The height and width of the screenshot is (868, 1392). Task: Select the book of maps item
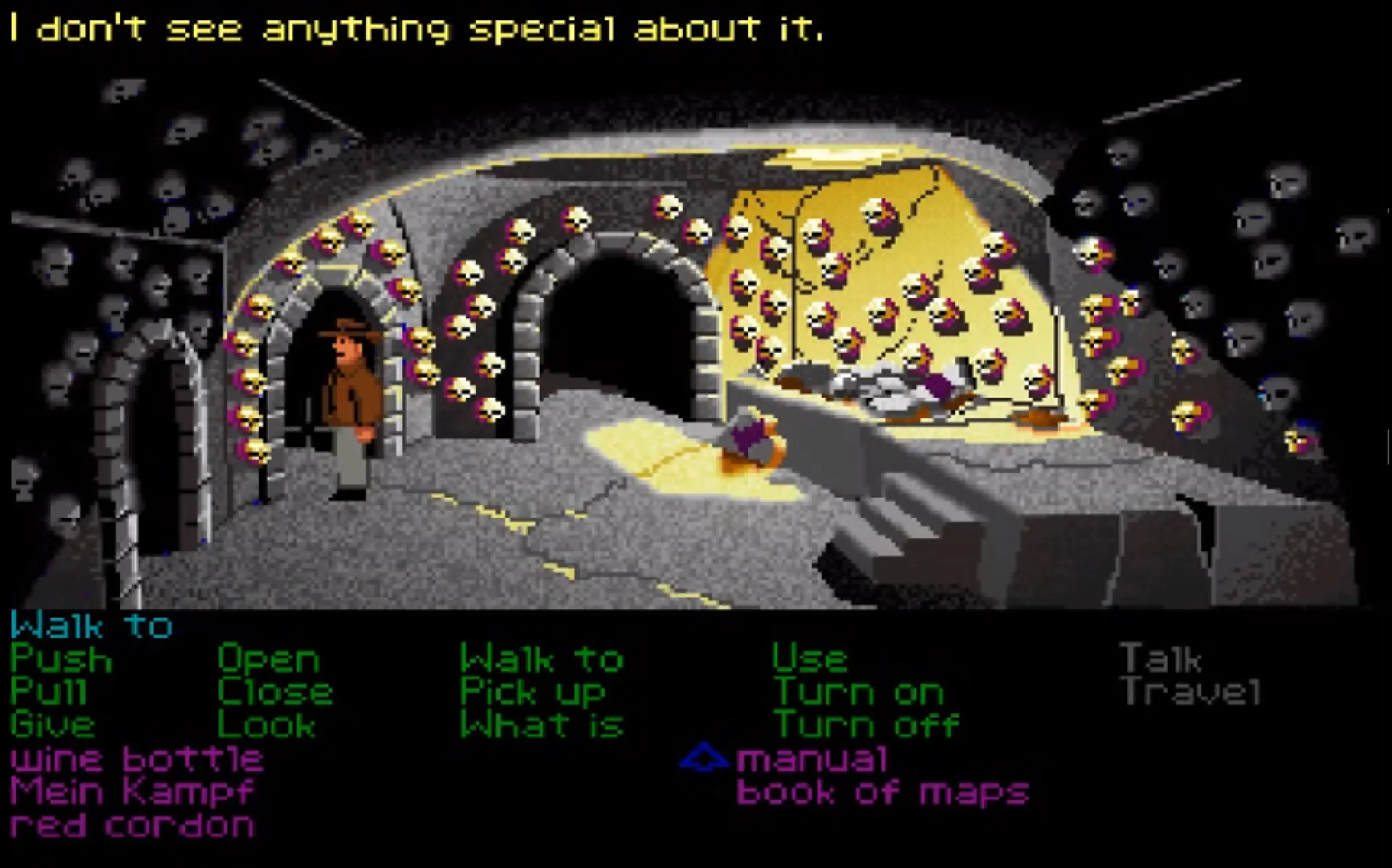click(883, 792)
